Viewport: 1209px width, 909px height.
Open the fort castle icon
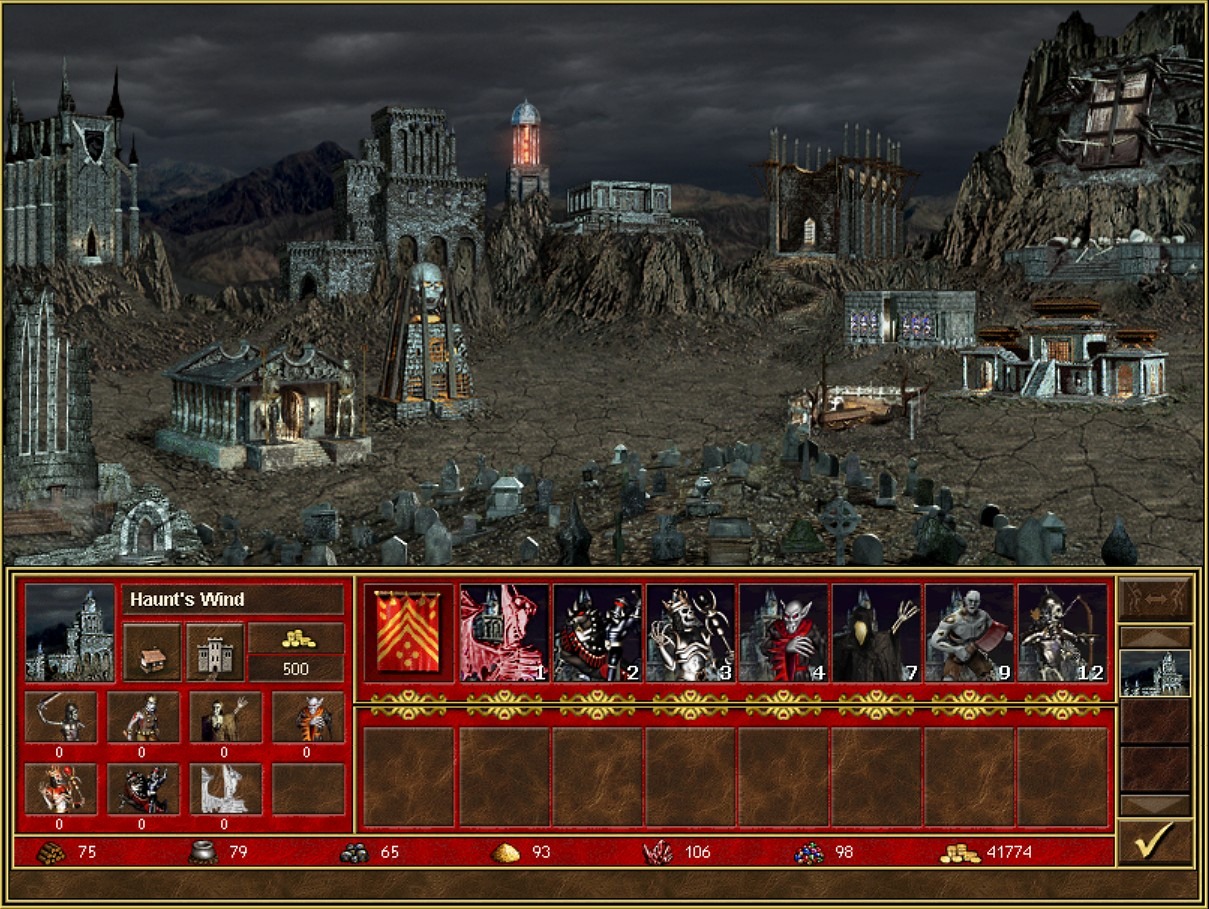tap(216, 652)
